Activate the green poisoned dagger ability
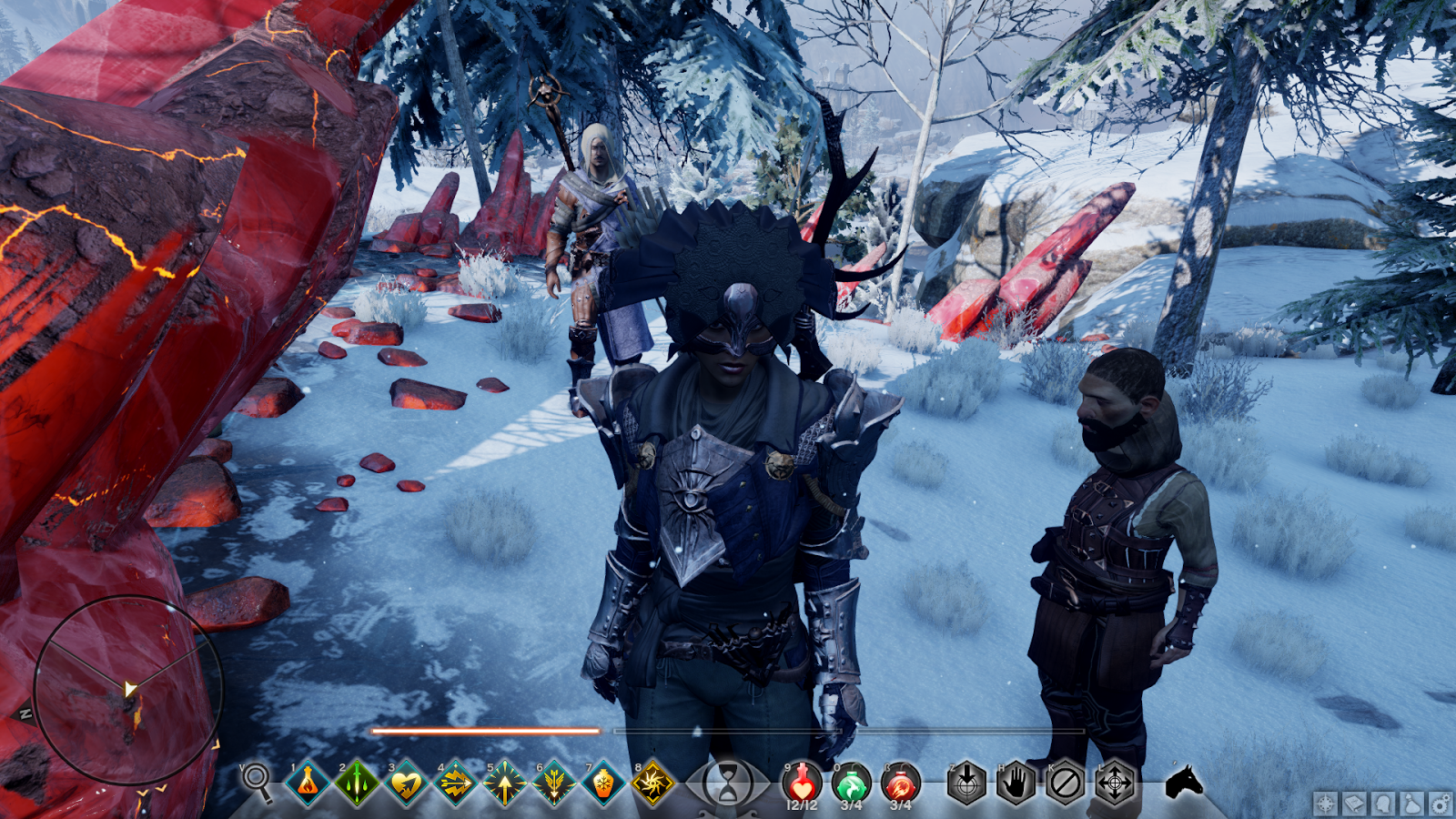 (x=357, y=783)
